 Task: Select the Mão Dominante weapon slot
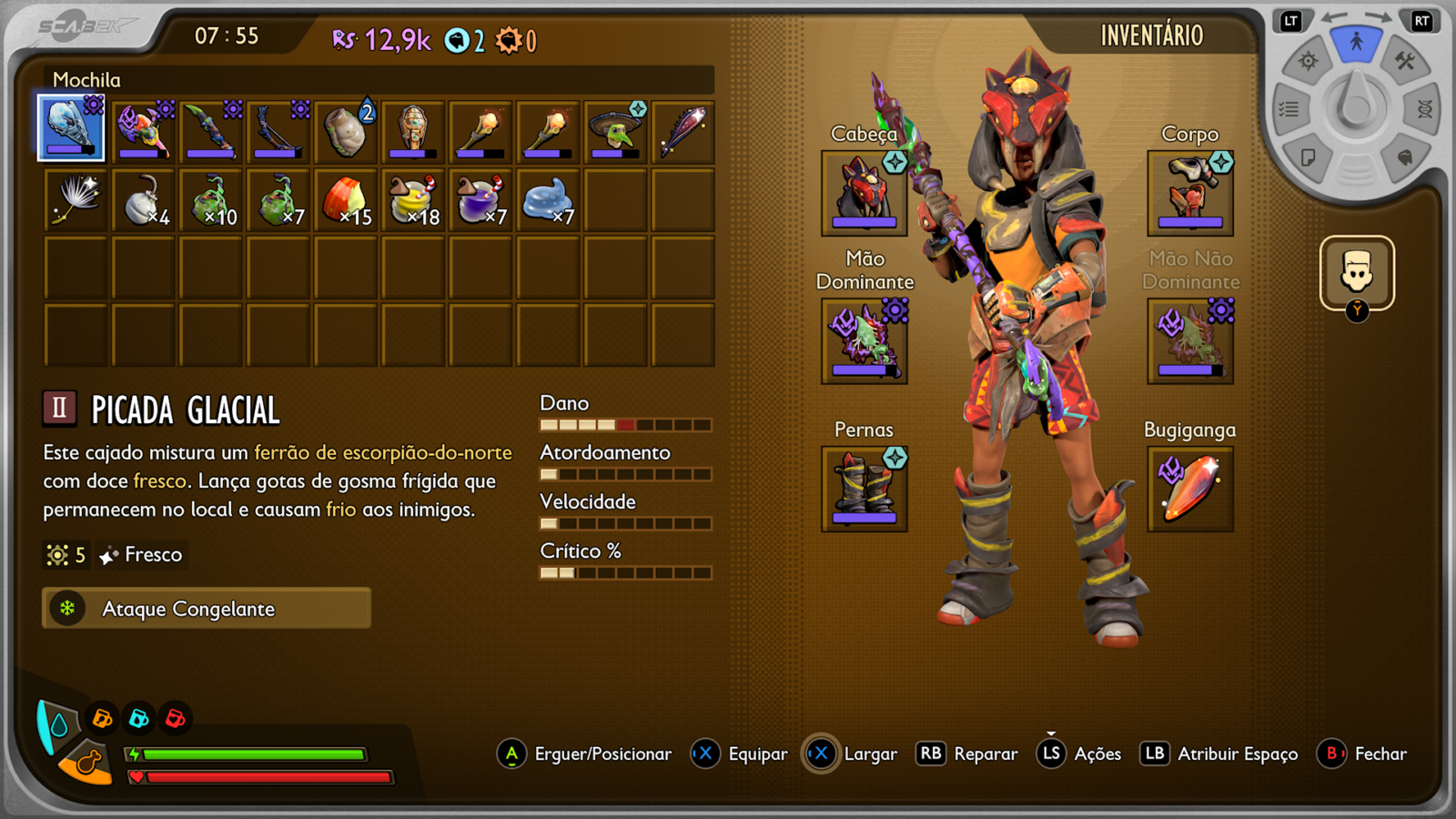863,341
